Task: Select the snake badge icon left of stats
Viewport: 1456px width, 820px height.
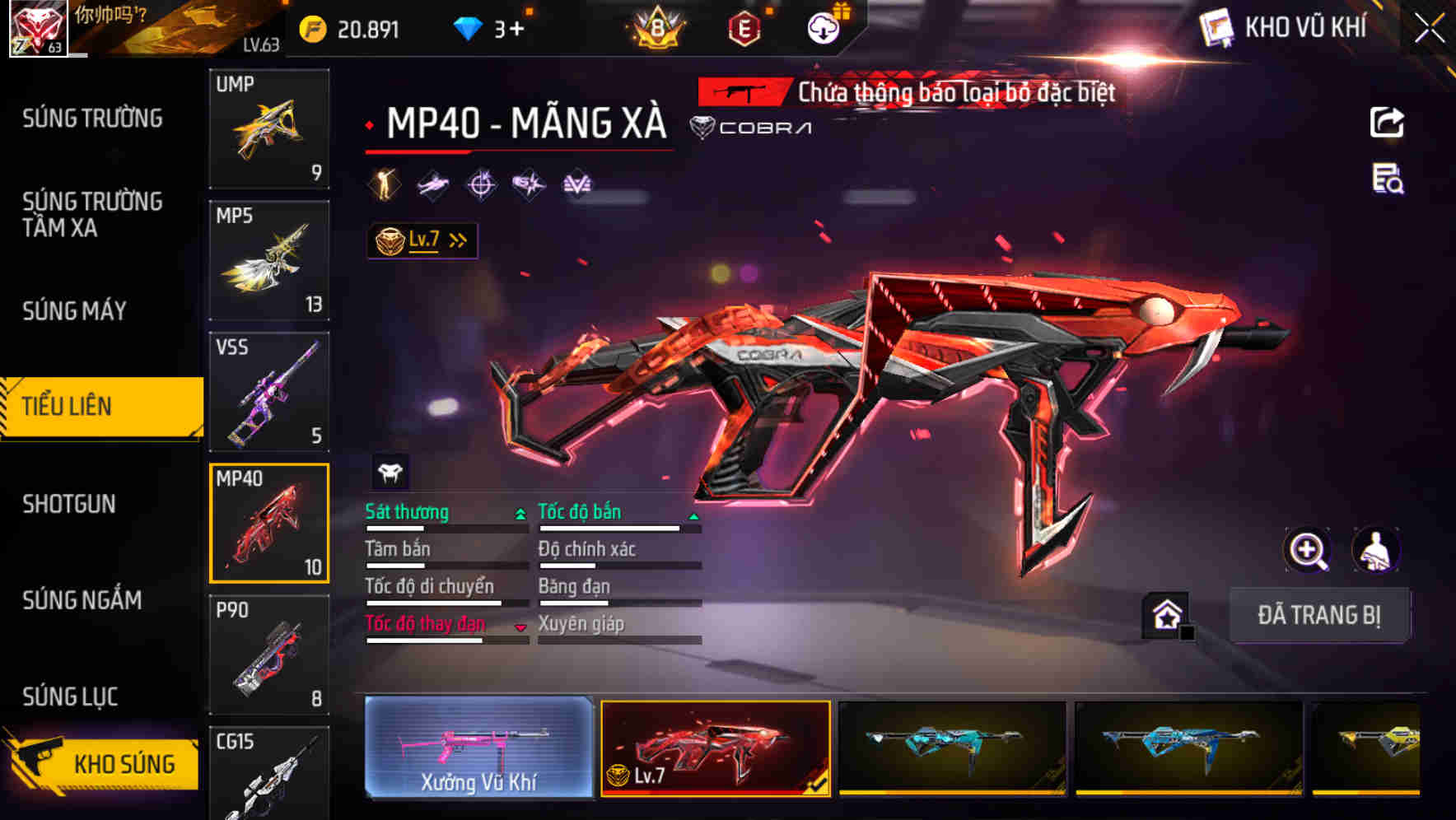Action: pos(390,473)
